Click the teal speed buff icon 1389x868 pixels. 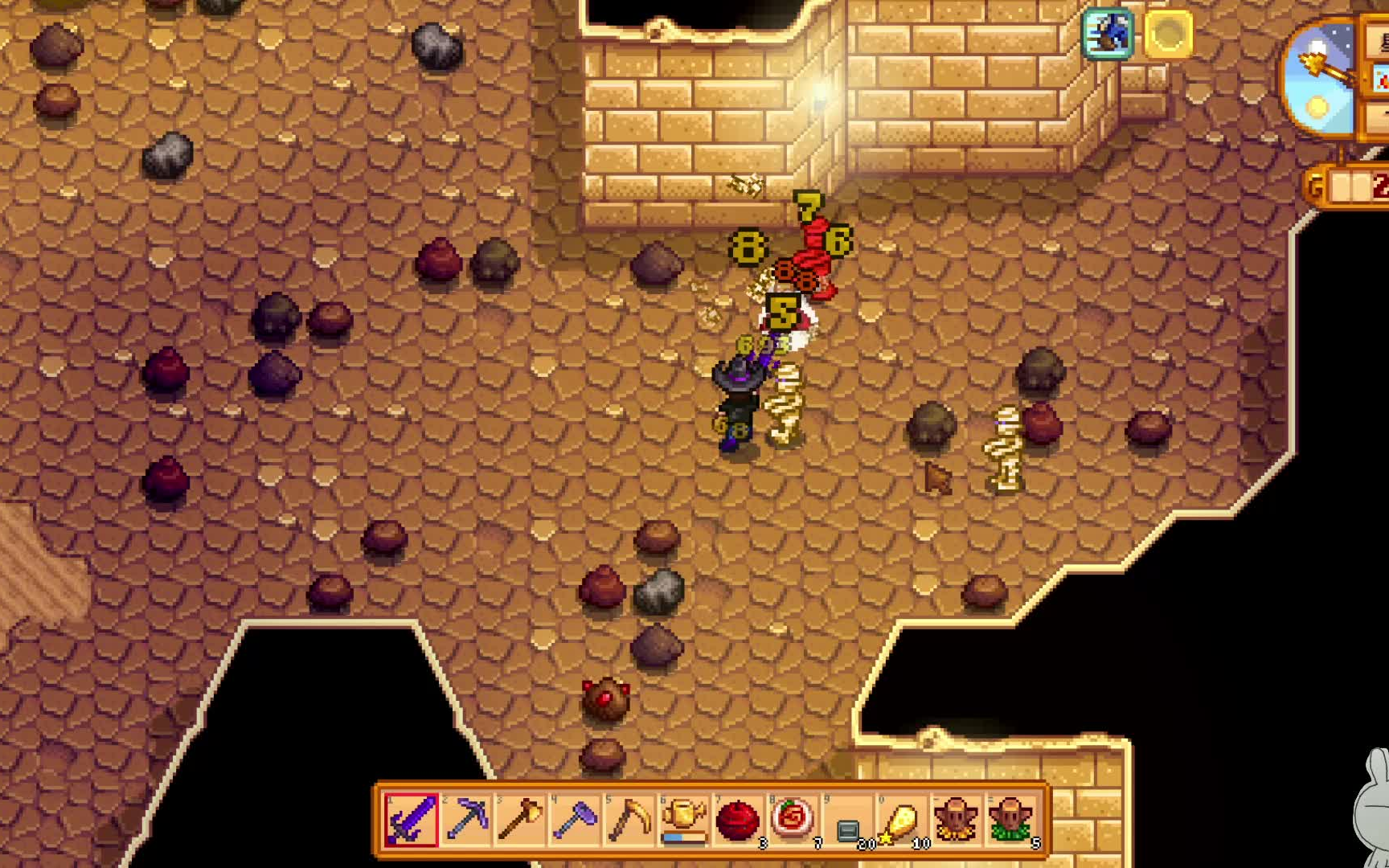pyautogui.click(x=1108, y=34)
